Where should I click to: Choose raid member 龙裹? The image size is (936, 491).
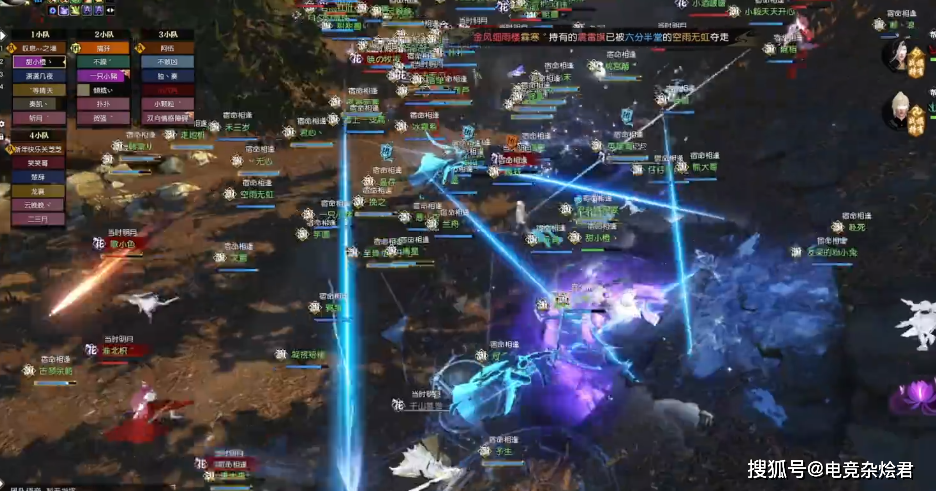[38, 191]
